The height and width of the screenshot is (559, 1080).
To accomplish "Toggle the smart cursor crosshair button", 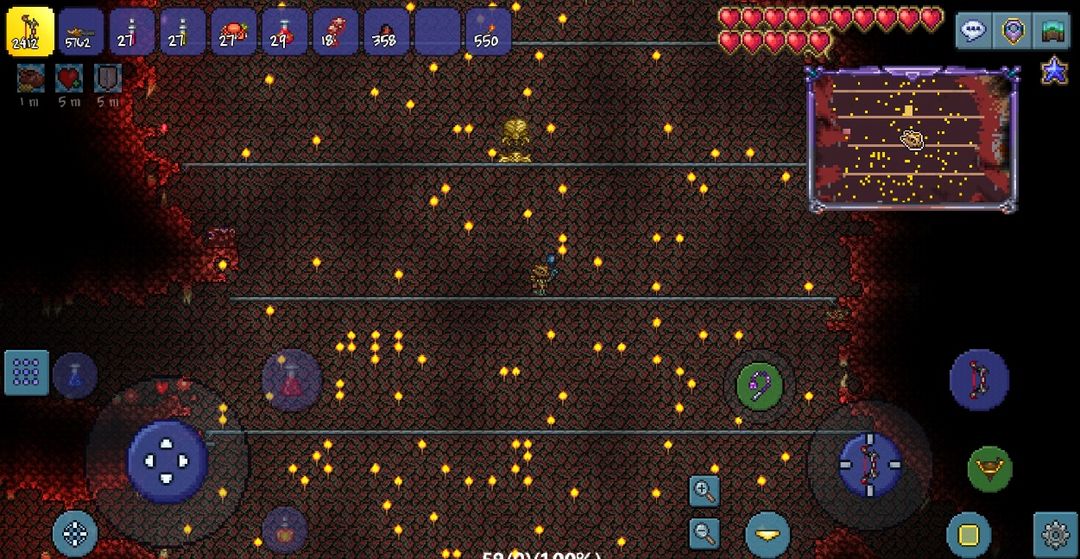I will [x=75, y=533].
